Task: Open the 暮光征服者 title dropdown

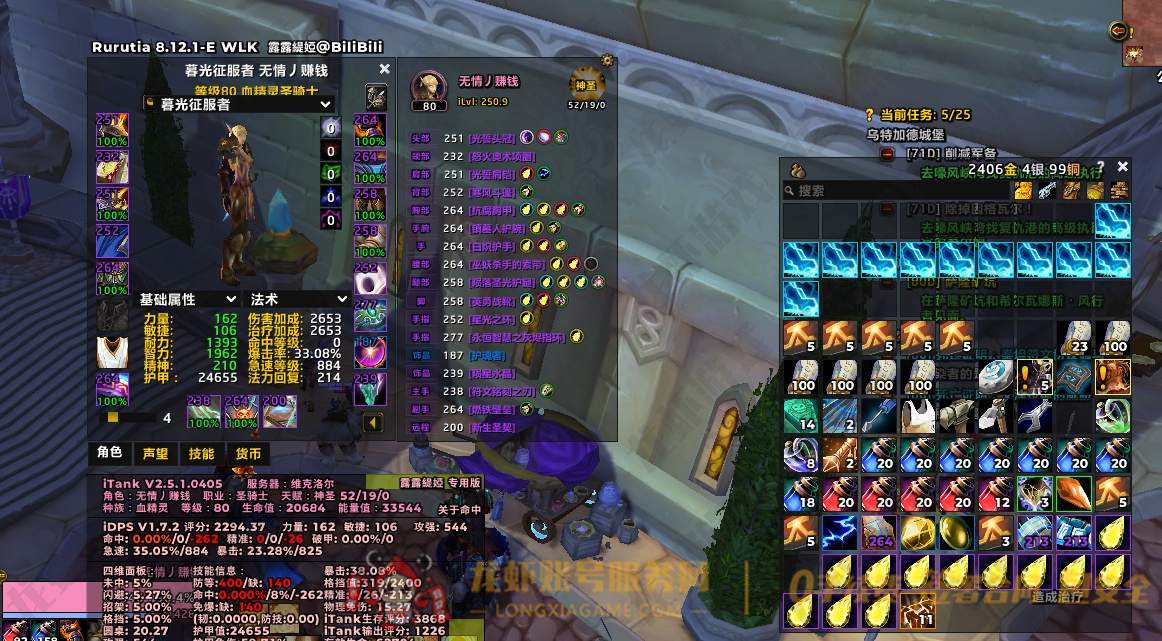Action: pos(239,104)
